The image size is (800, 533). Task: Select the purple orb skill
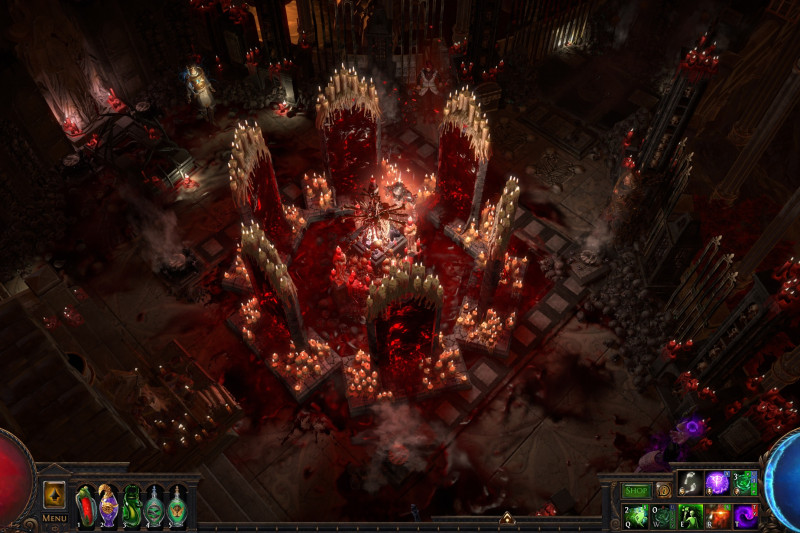(x=717, y=483)
